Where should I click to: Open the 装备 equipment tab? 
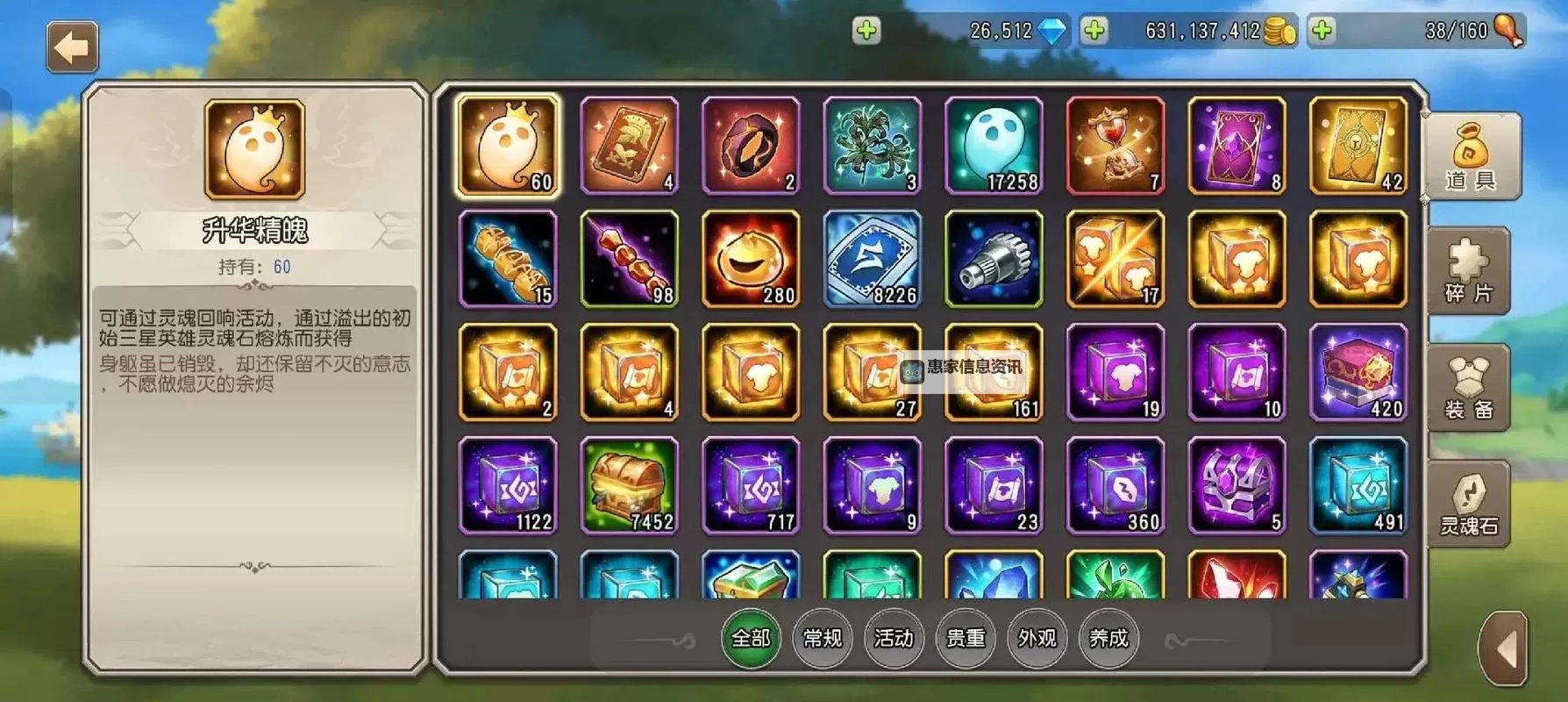pos(1469,386)
